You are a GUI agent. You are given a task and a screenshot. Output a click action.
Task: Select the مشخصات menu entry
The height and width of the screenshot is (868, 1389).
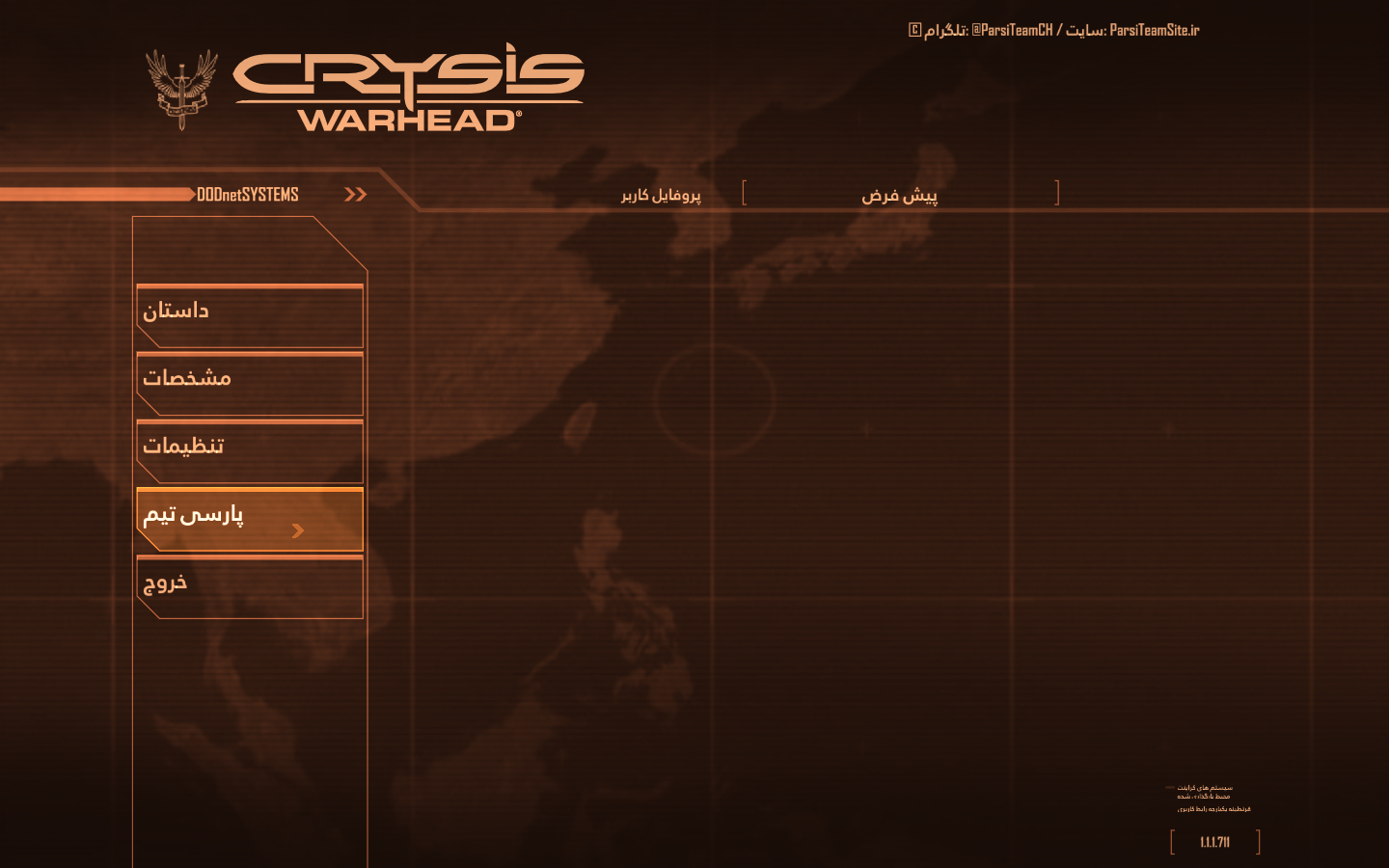249,382
